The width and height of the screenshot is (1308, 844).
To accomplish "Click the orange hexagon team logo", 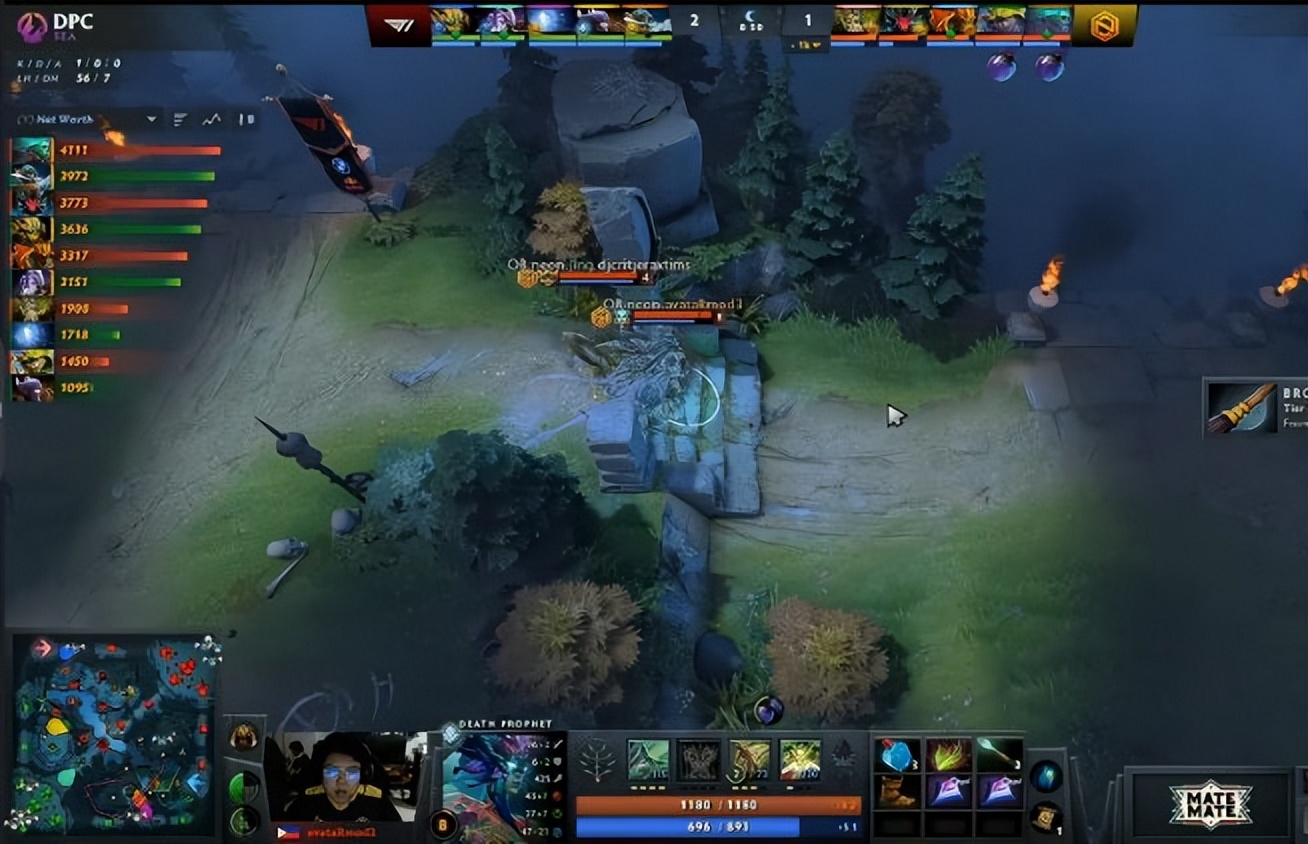I will (x=1104, y=25).
